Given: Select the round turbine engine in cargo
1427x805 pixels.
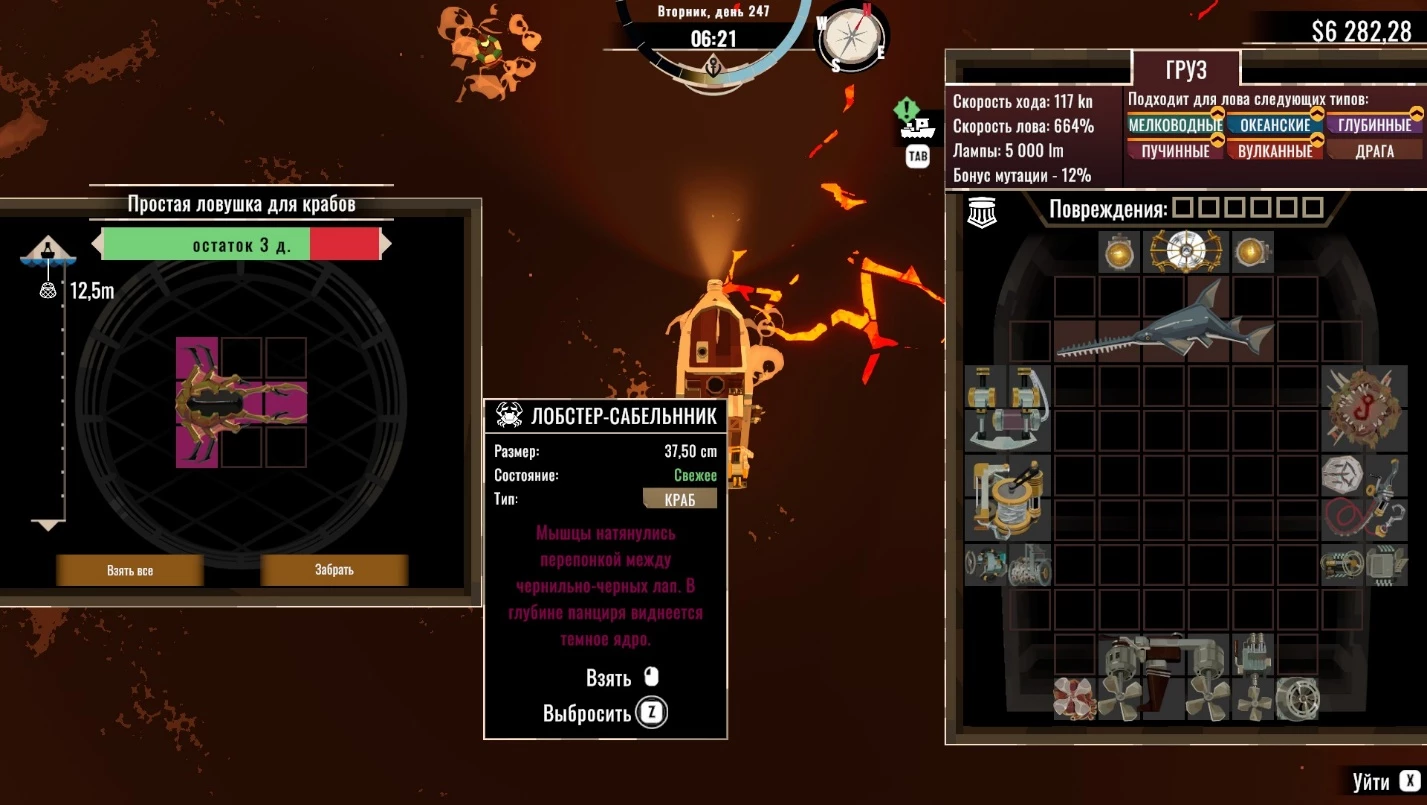Looking at the screenshot, I should tap(1297, 698).
